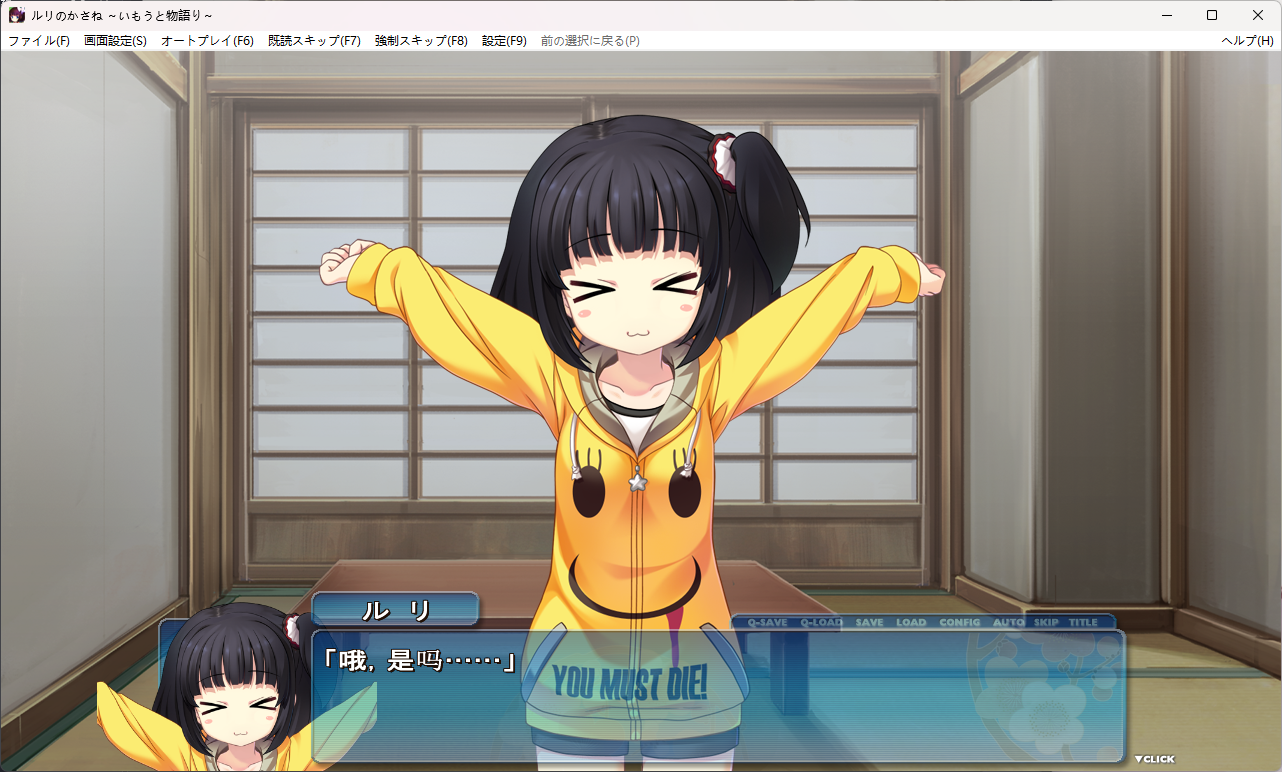Close the game window

click(x=1258, y=15)
